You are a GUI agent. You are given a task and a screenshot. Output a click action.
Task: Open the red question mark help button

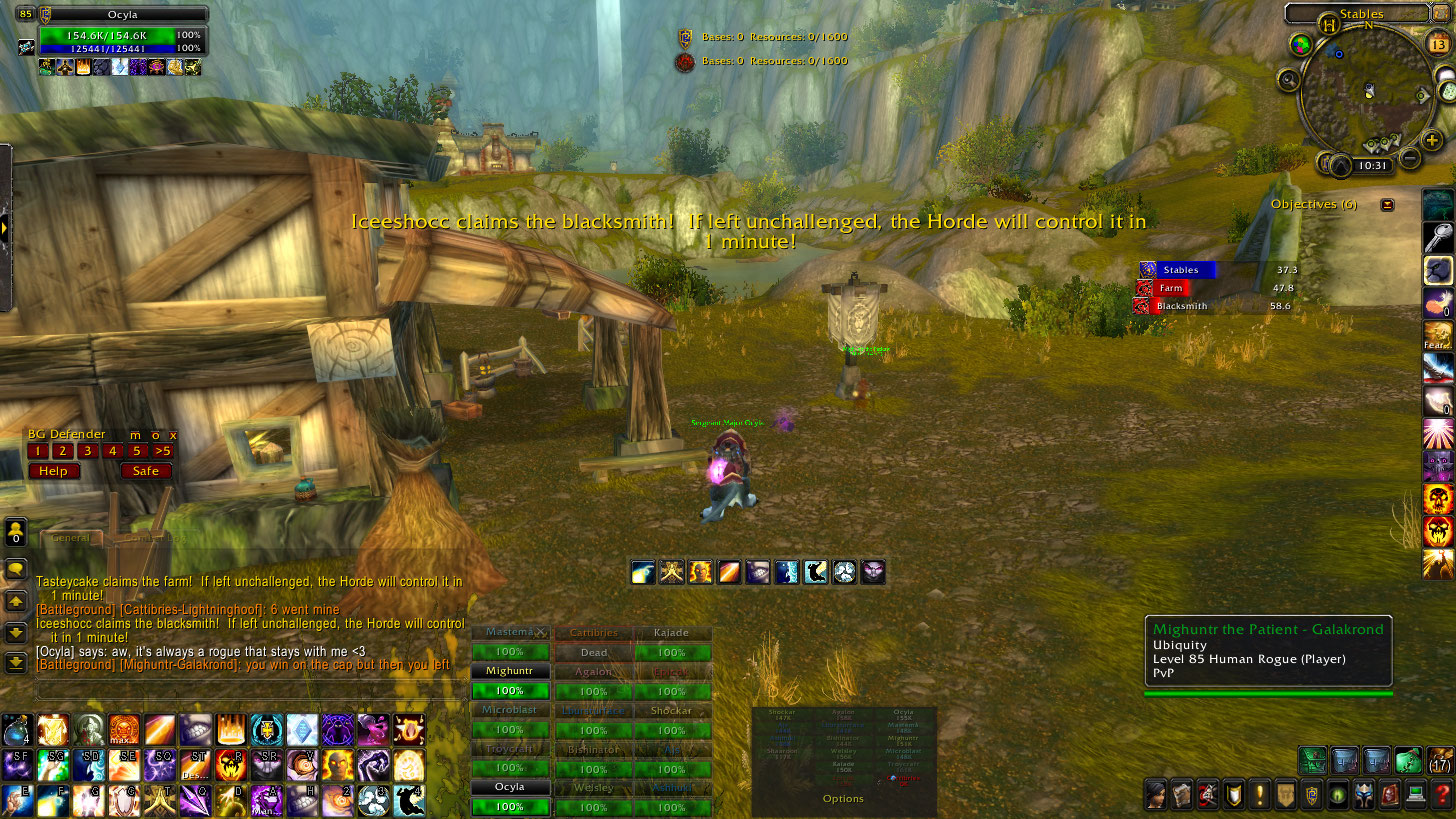1441,796
